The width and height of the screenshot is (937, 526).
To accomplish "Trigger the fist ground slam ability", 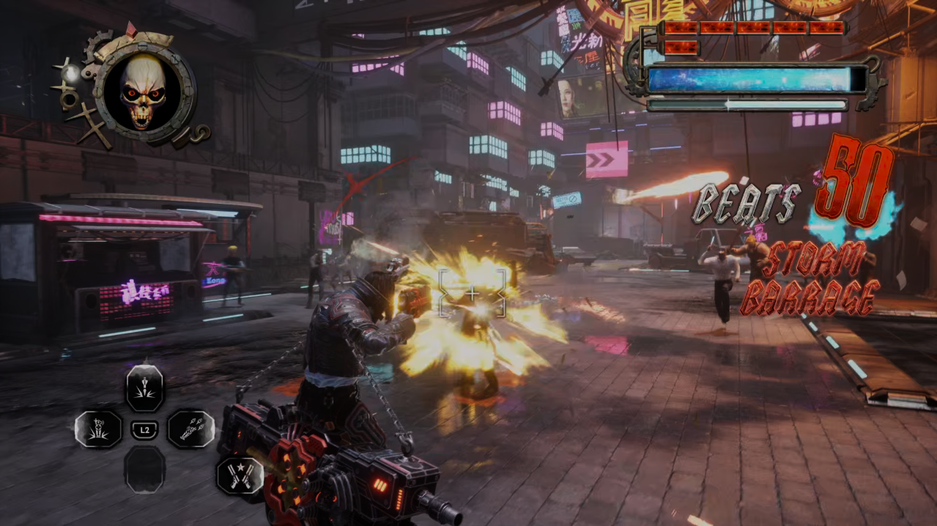I will click(99, 430).
